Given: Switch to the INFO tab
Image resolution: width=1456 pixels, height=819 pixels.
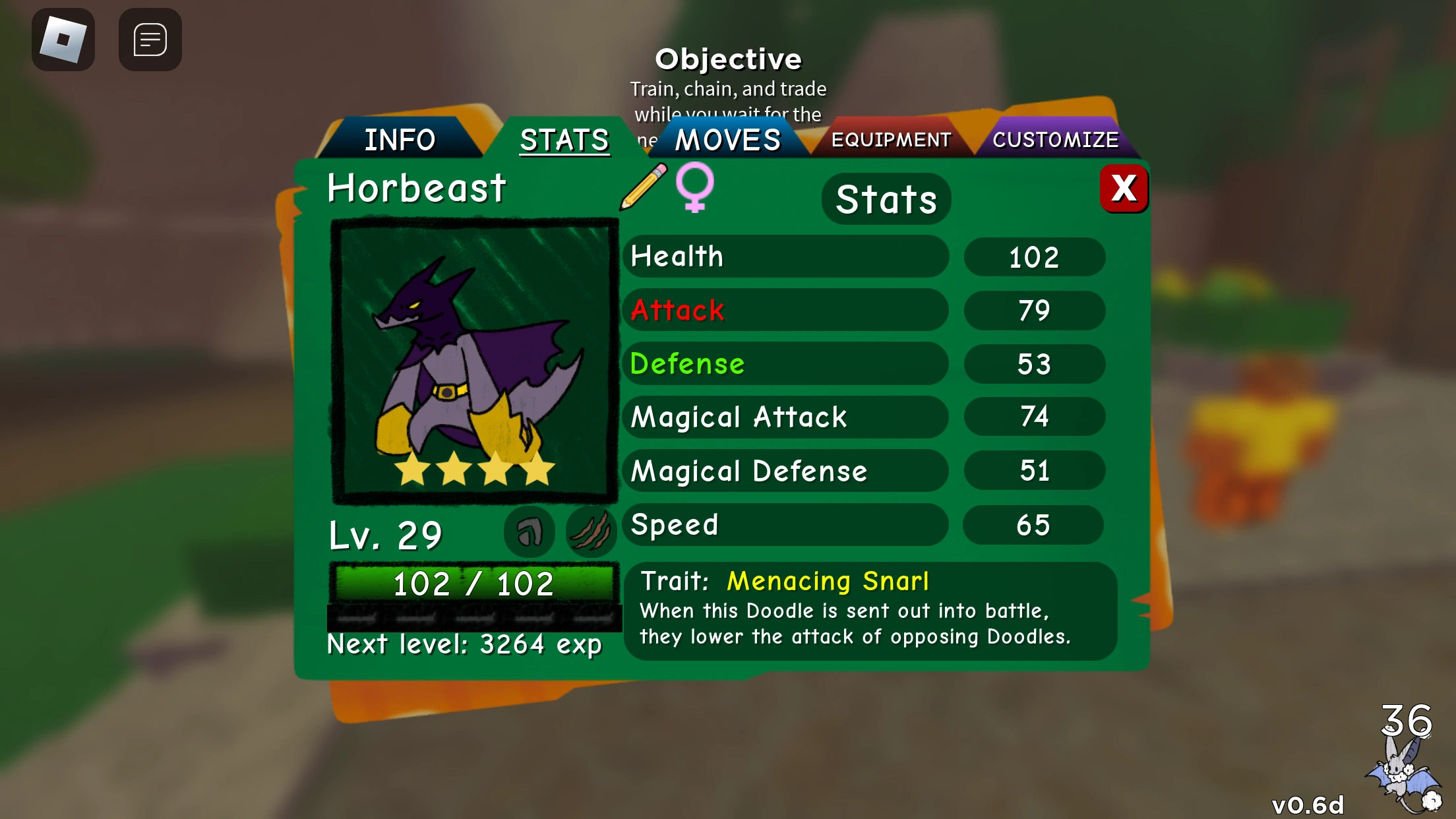Looking at the screenshot, I should [x=400, y=140].
